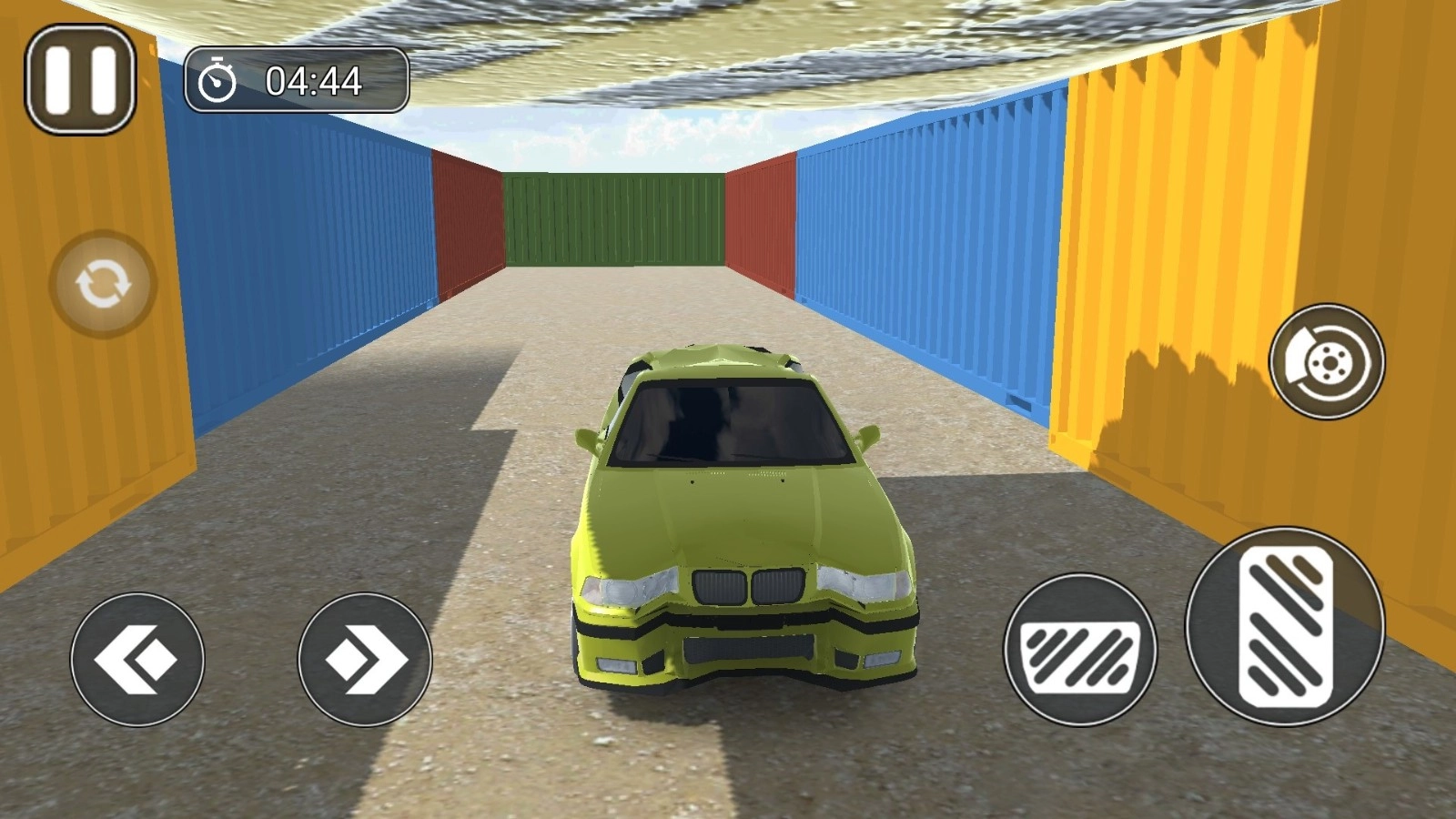The image size is (1456, 819).
Task: Steer right with the right arrow button
Action: click(365, 660)
